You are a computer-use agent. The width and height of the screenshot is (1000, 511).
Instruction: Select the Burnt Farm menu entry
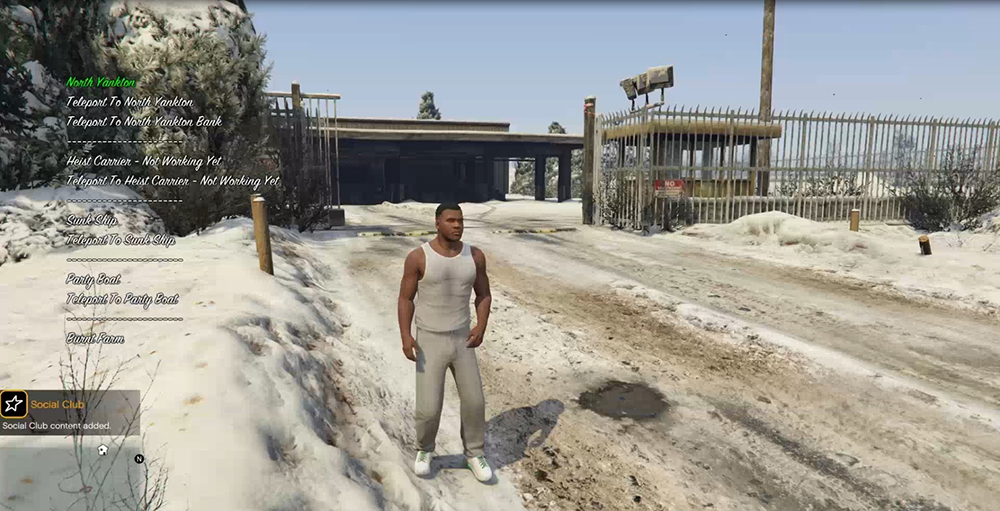[95, 339]
